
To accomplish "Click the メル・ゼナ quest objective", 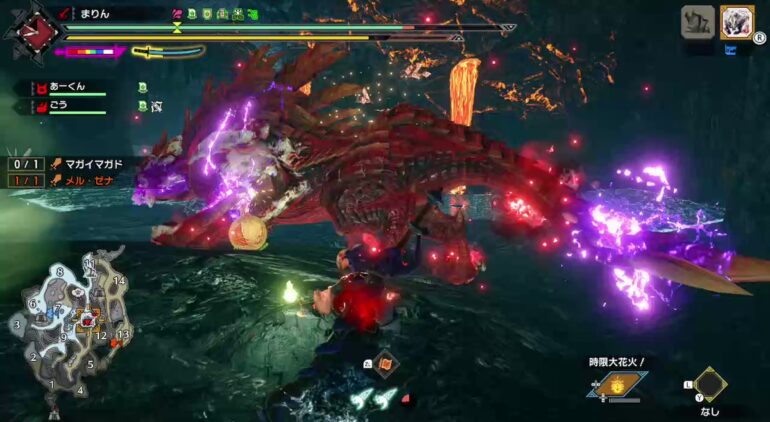I will (x=90, y=180).
